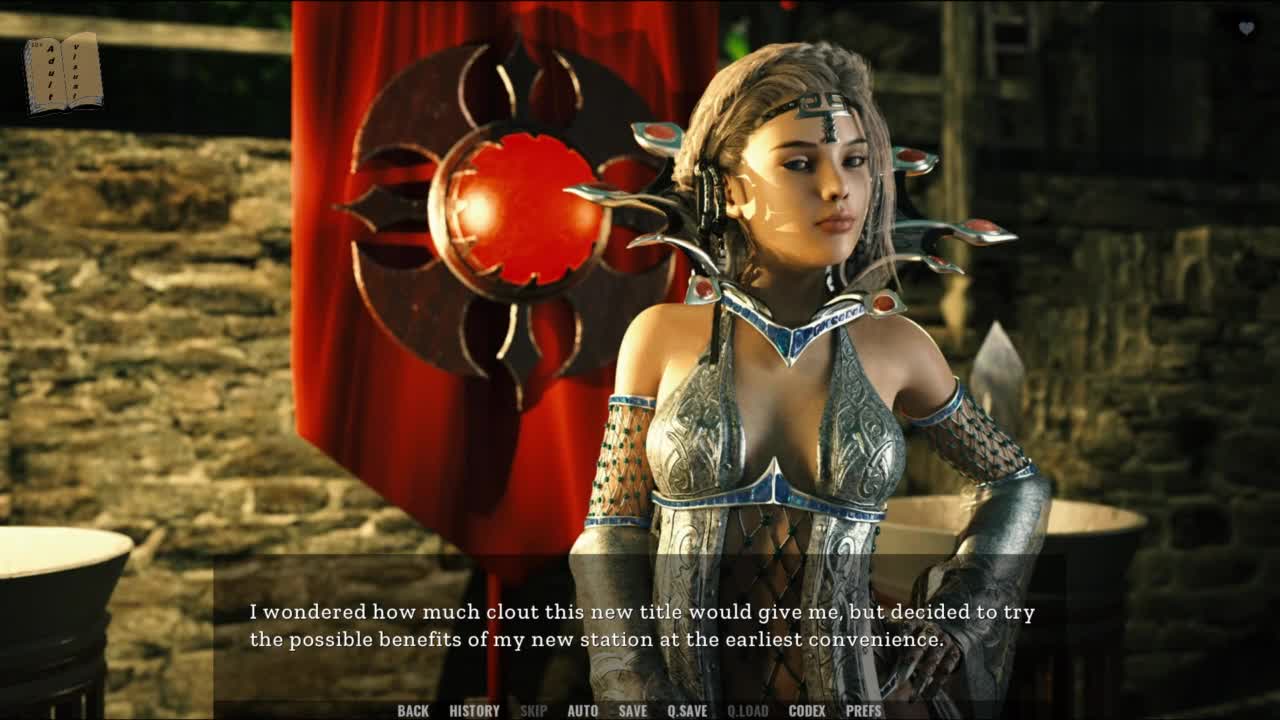Quick save with Q.Save
The width and height of the screenshot is (1280, 720).
click(687, 711)
